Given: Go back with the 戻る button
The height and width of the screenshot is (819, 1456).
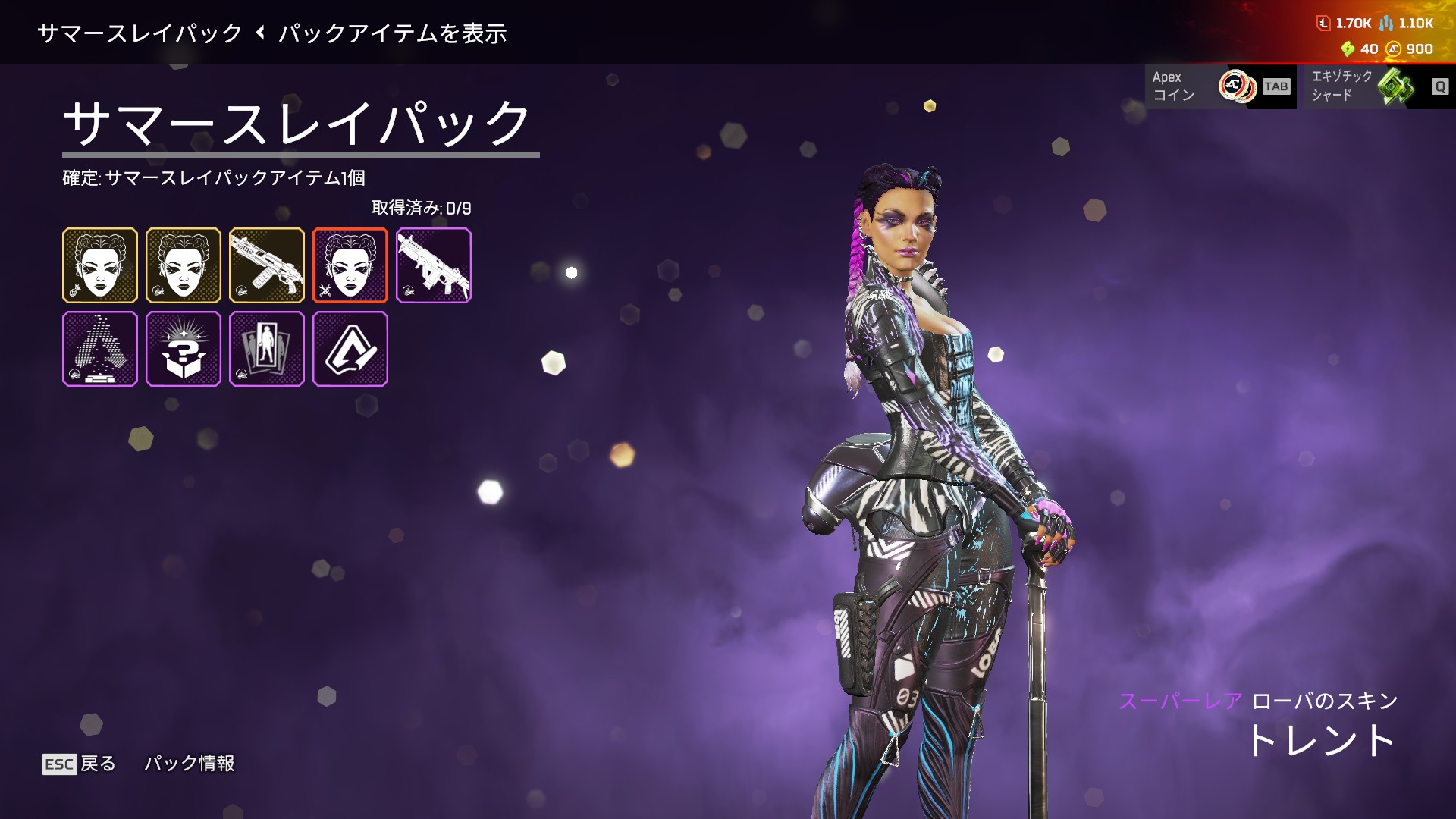Looking at the screenshot, I should [80, 764].
